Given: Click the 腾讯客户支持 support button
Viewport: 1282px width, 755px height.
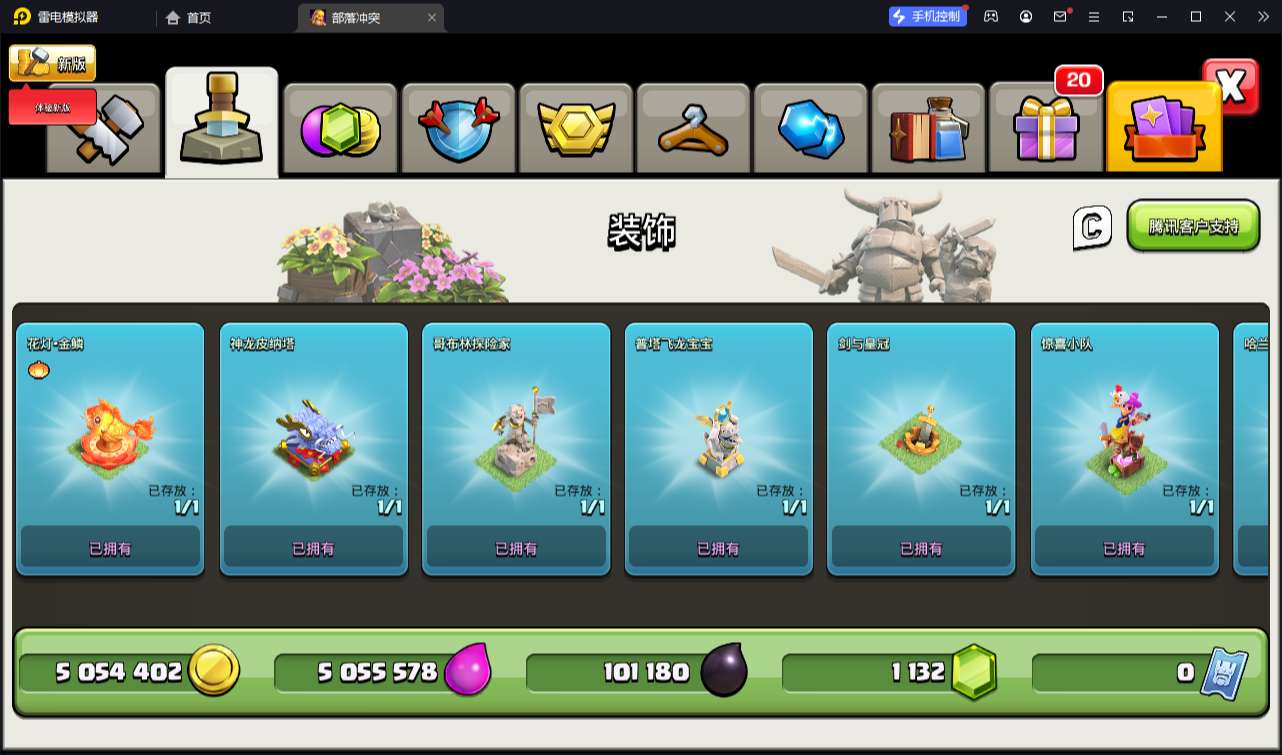Looking at the screenshot, I should pyautogui.click(x=1193, y=226).
